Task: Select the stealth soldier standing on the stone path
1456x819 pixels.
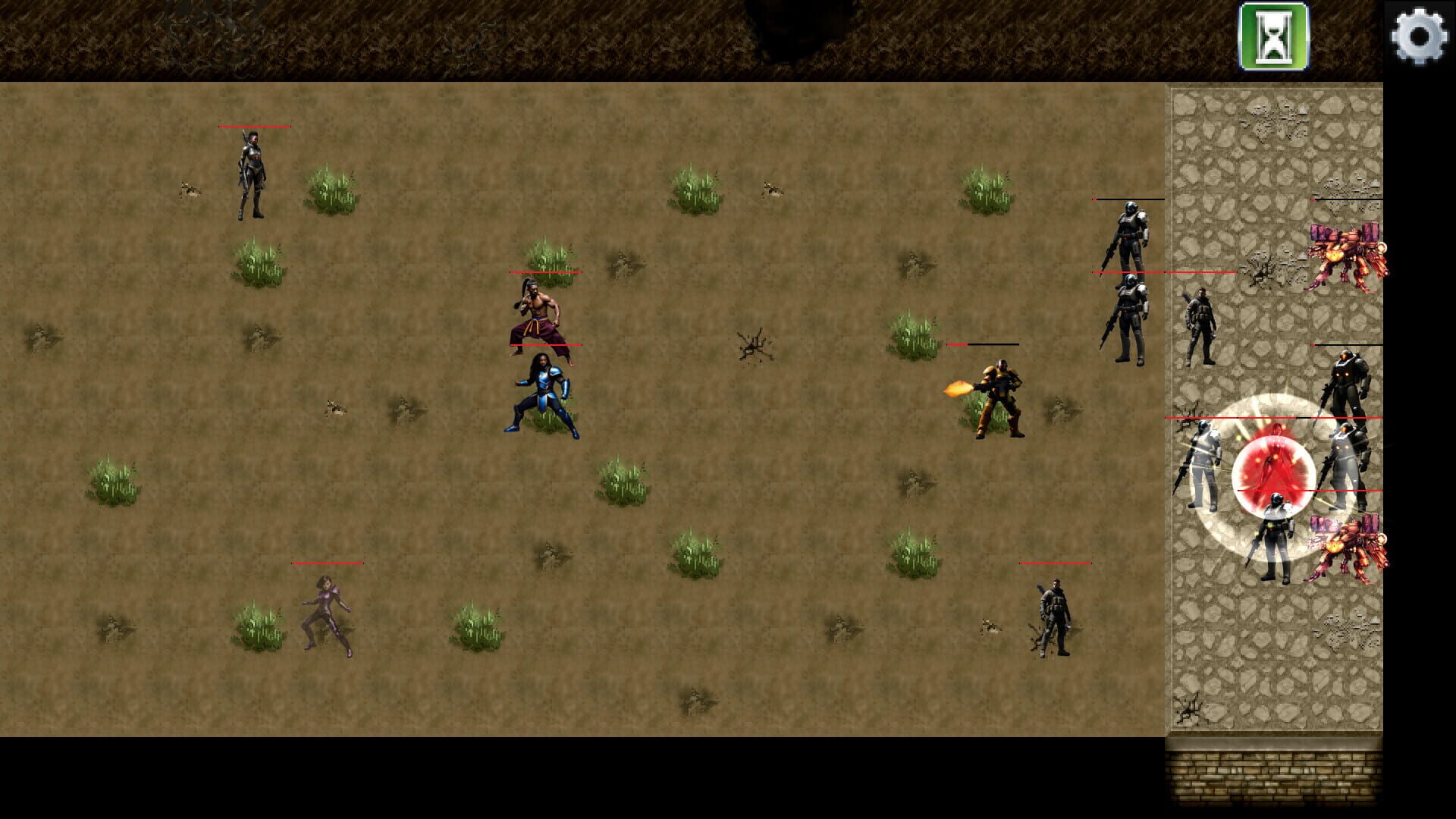Action: 1202,318
